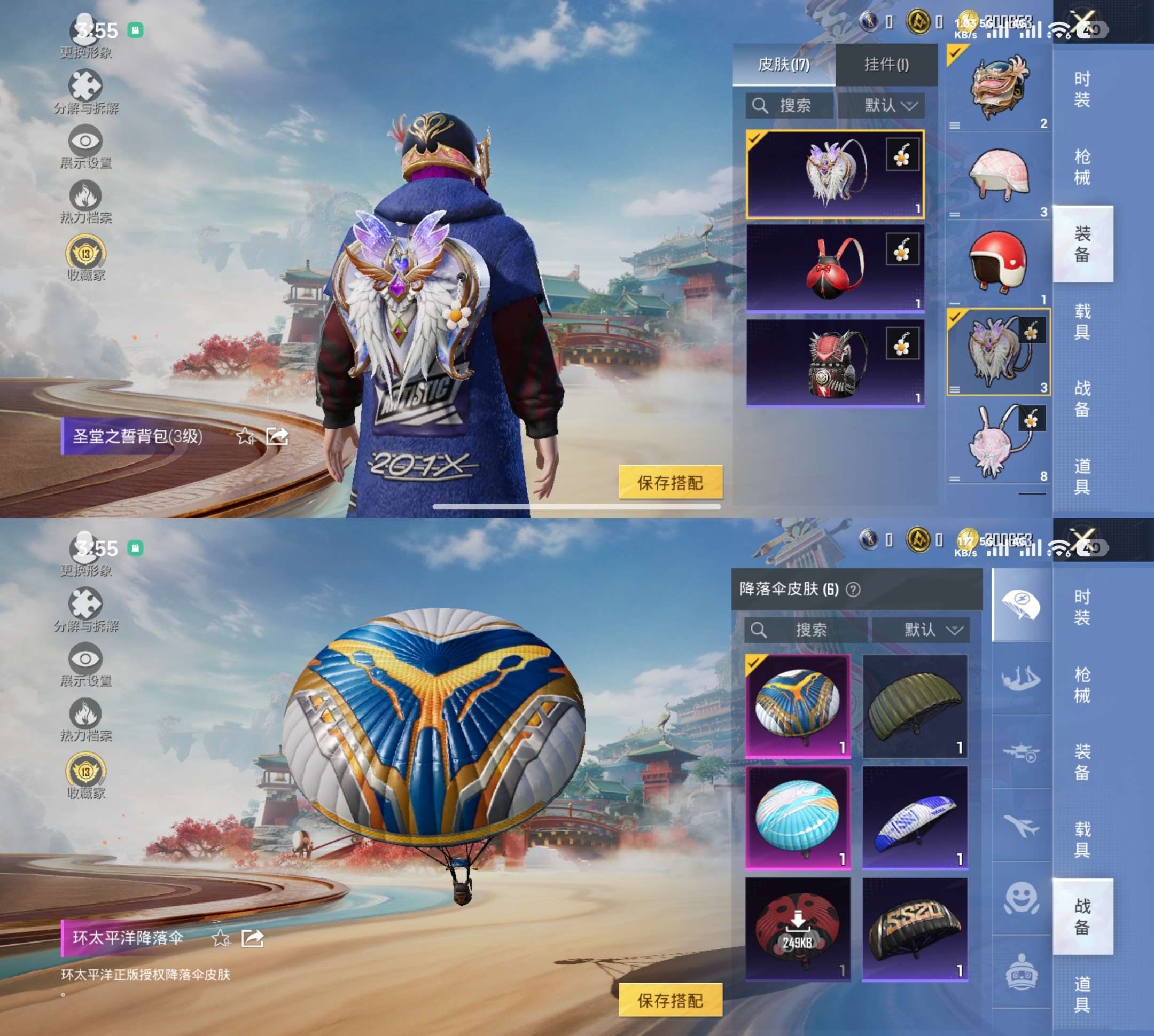Download the 249KB ladybug parachute skin

[798, 929]
